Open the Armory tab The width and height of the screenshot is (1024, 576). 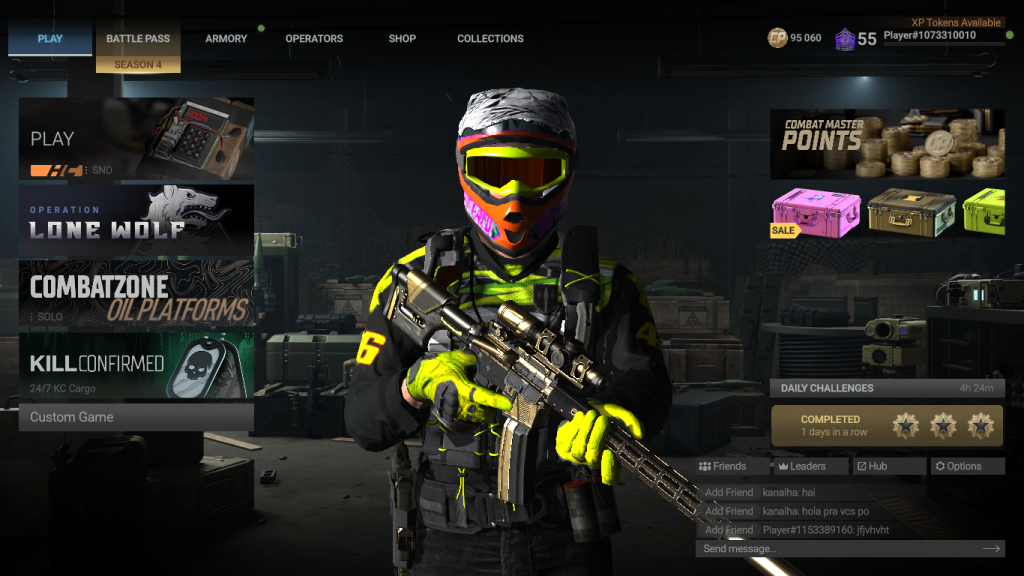click(226, 39)
